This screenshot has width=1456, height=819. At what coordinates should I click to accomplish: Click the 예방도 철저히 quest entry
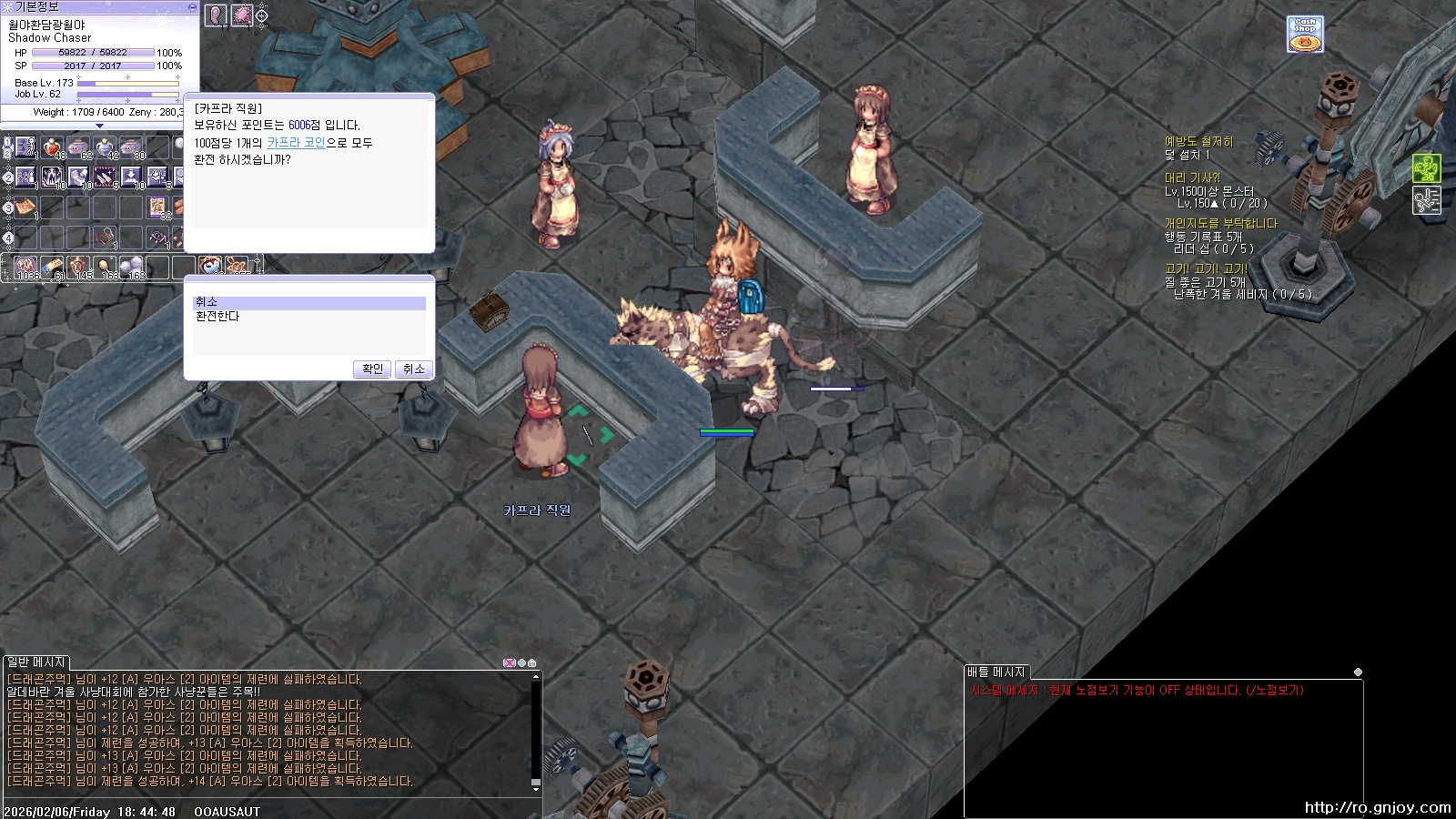click(1198, 142)
